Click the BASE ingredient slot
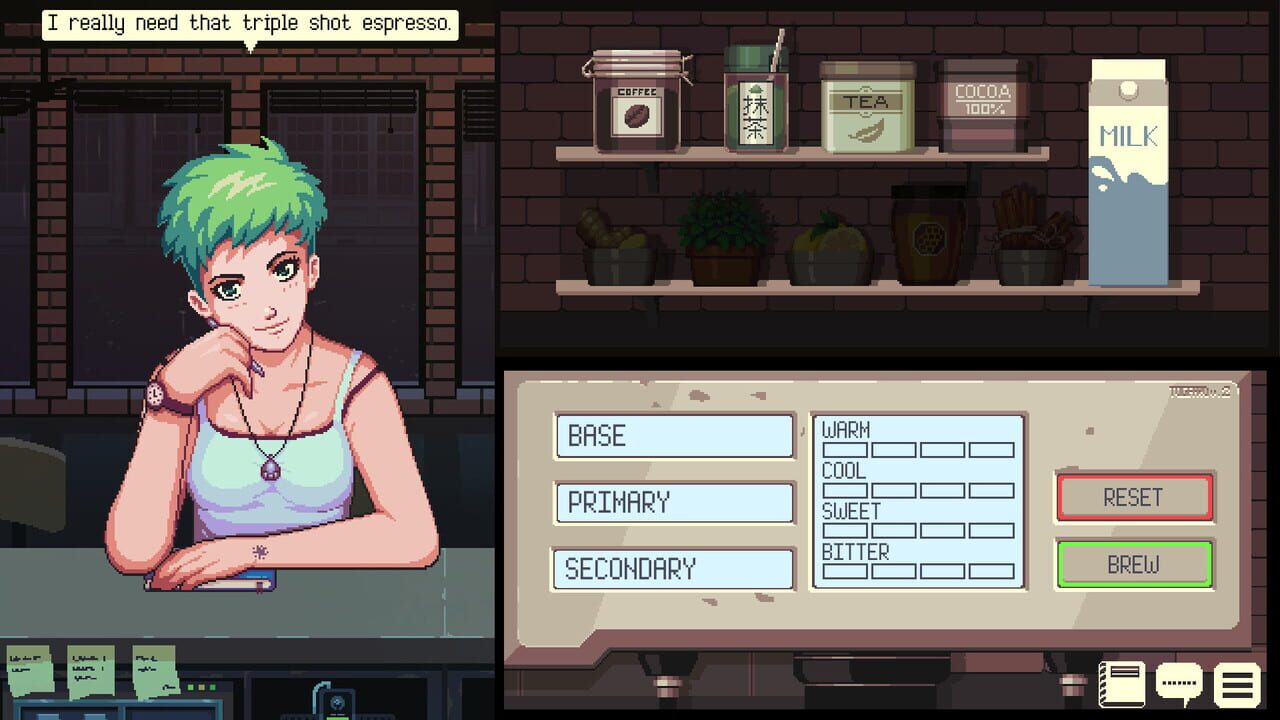Screen dimensions: 1280x720 pos(673,436)
